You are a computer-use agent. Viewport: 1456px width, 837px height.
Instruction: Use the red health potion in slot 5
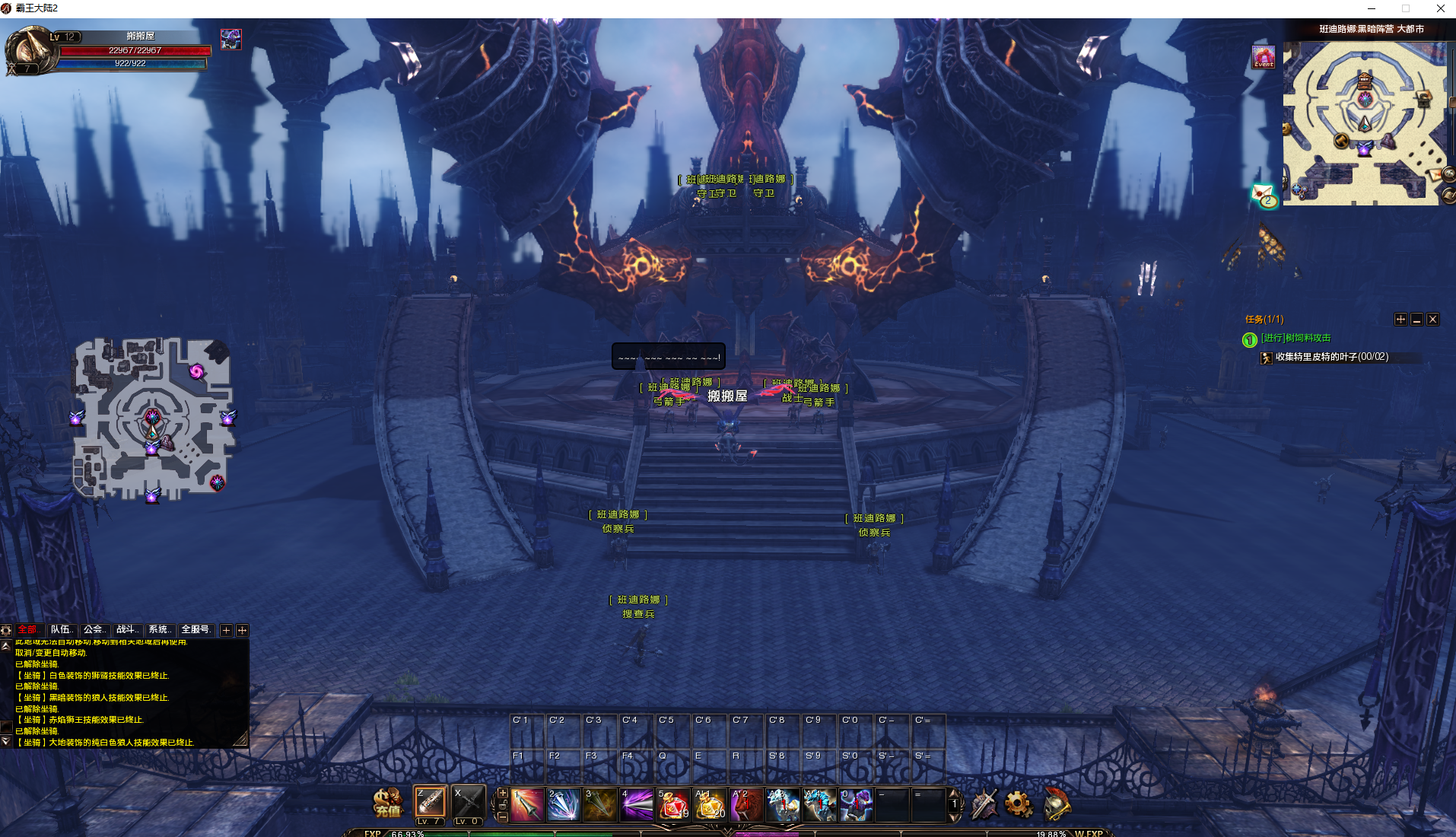point(672,805)
